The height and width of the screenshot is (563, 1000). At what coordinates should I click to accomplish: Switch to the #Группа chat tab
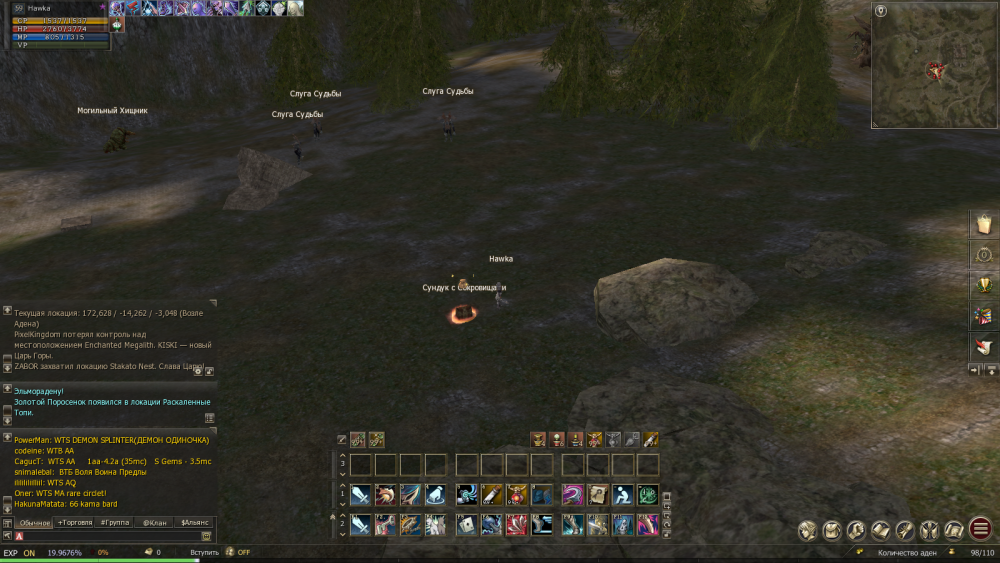click(115, 523)
